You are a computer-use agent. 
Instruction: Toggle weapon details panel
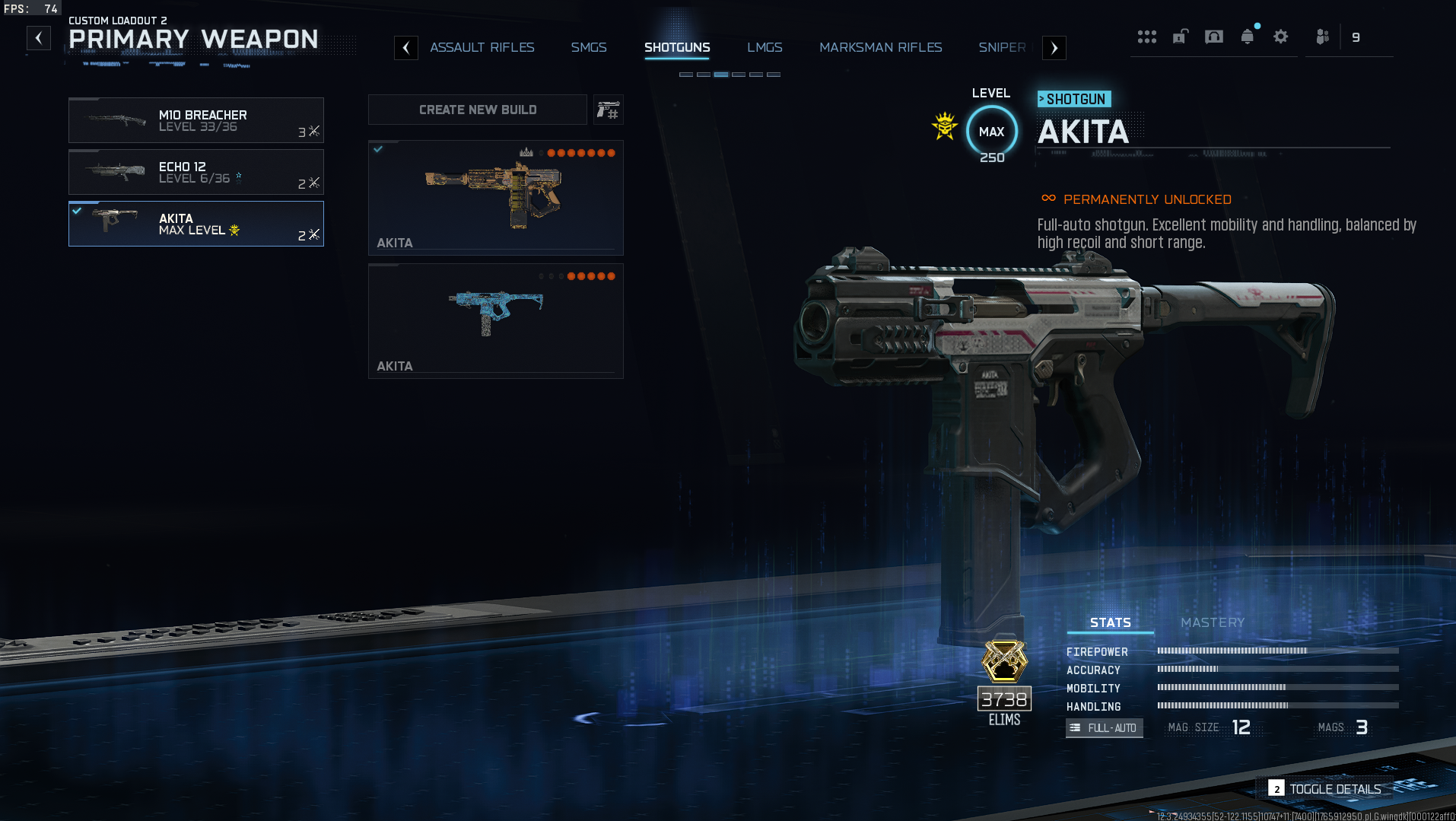click(x=1325, y=789)
